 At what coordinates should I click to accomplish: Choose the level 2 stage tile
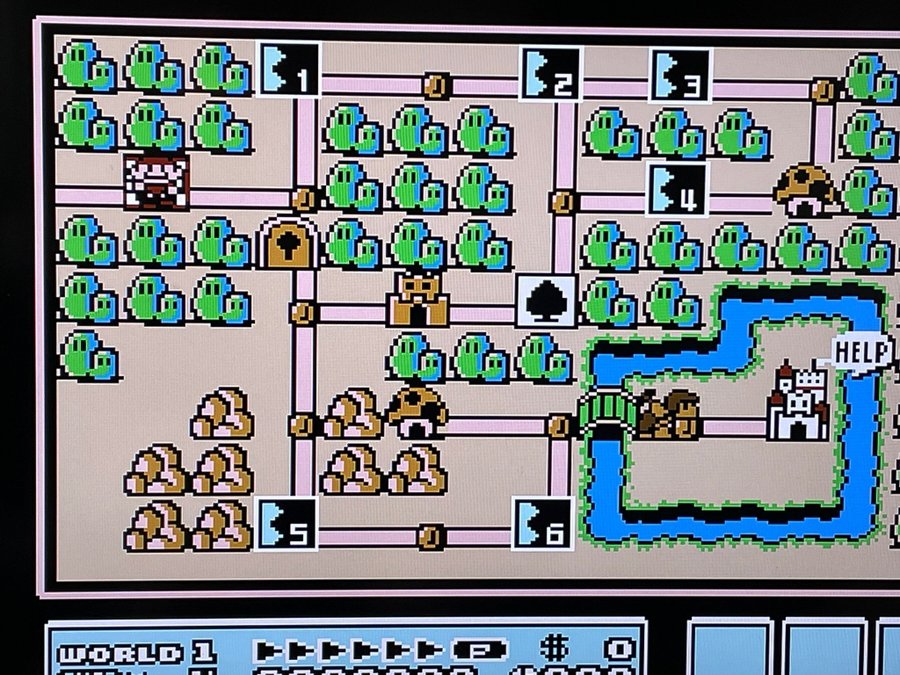[x=550, y=74]
